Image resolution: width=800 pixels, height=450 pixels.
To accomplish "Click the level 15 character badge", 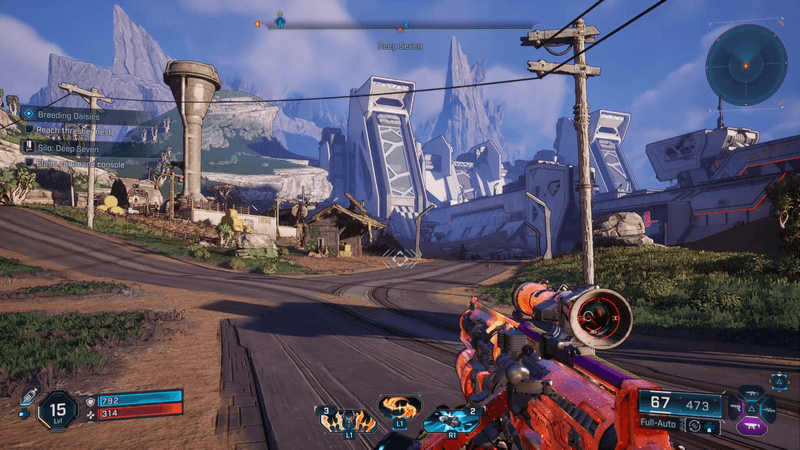I will (x=58, y=409).
